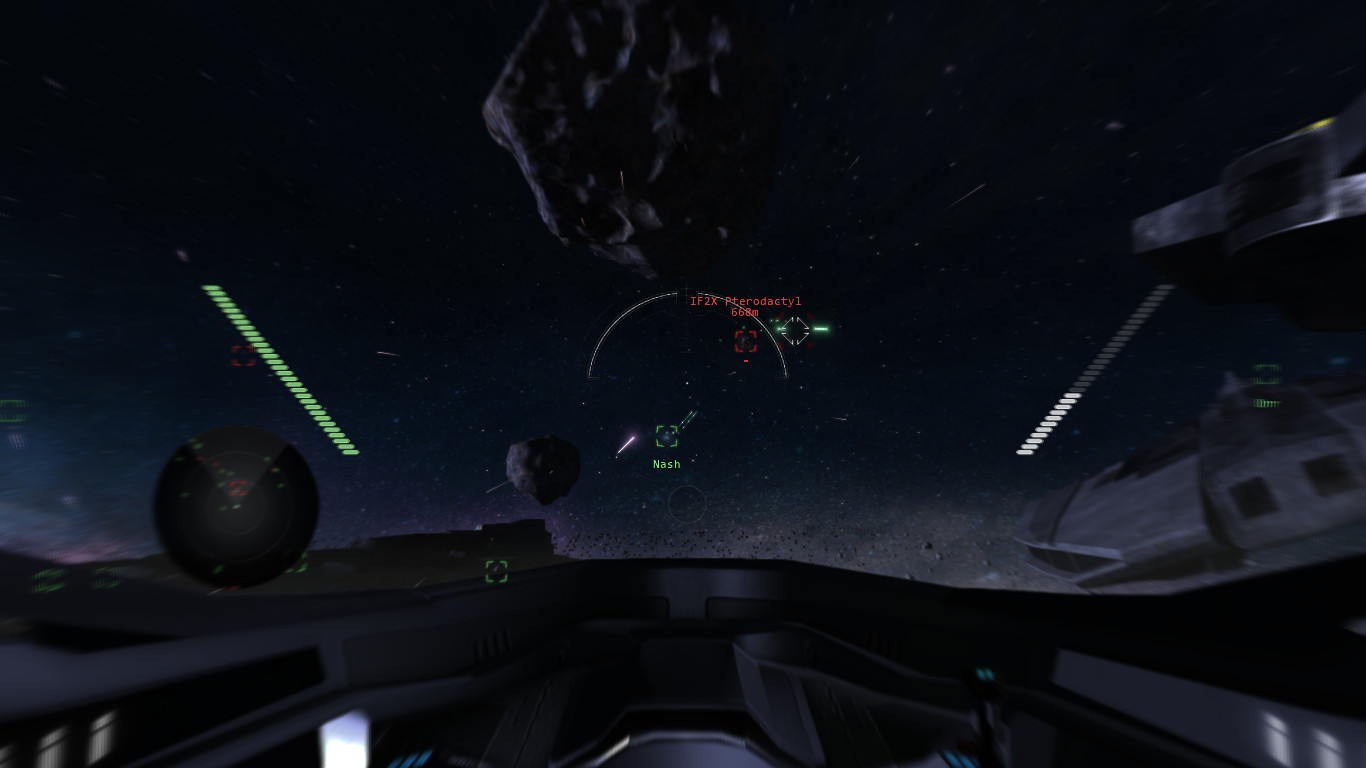Click the IF2X Pterodactyl name label
This screenshot has width=1366, height=768.
[745, 299]
